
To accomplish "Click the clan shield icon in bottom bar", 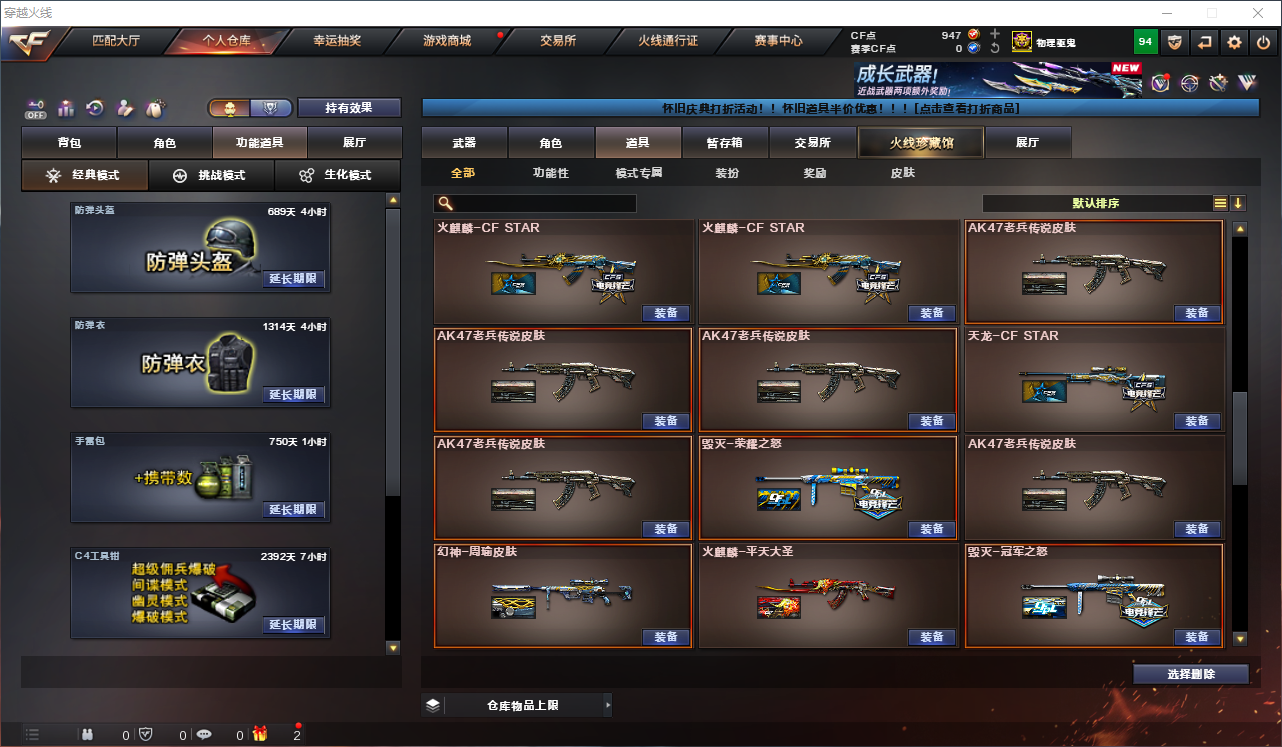I will click(145, 734).
